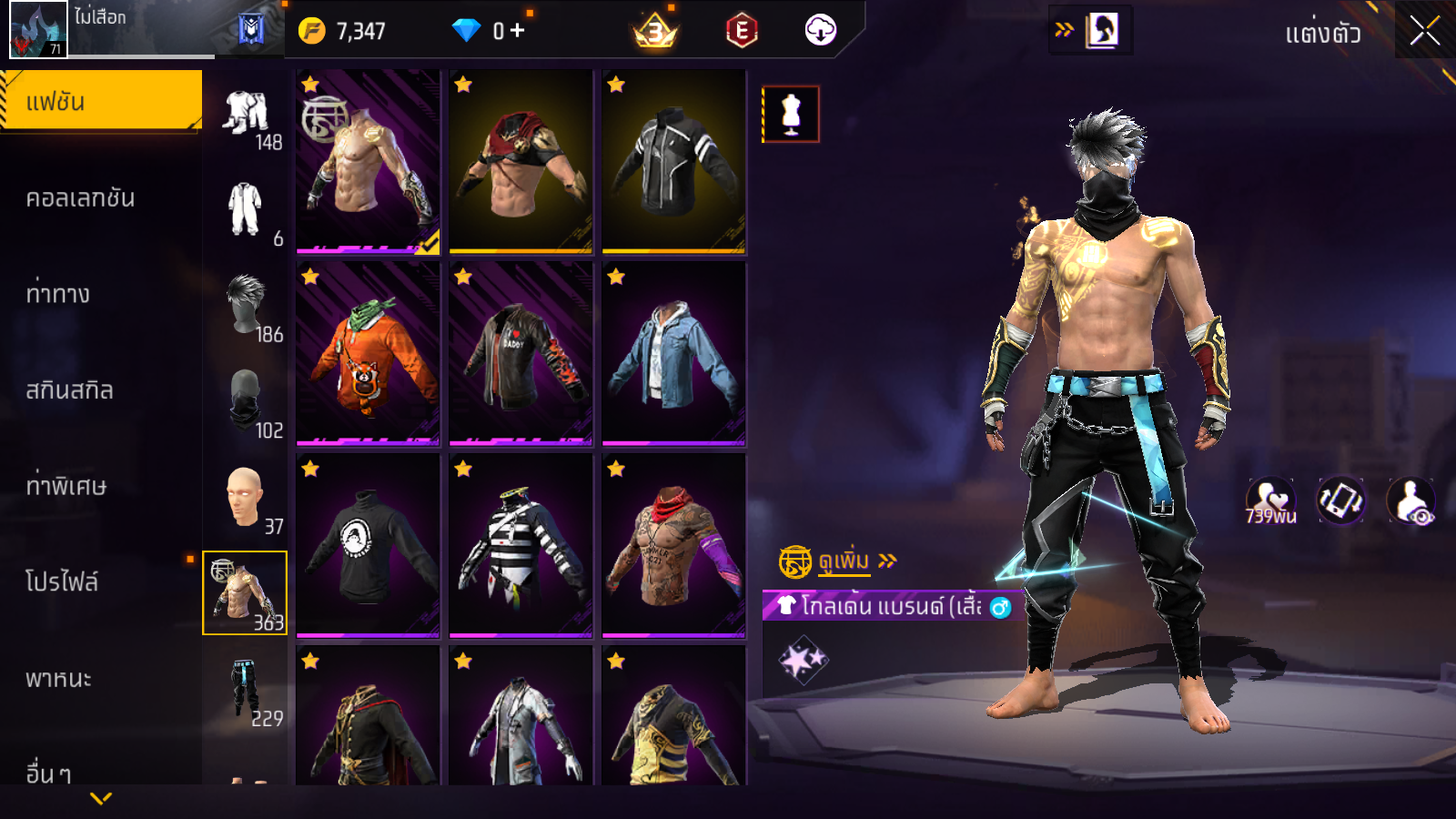Equip the black and white striped shirt
This screenshot has height=819, width=1456.
[x=521, y=546]
